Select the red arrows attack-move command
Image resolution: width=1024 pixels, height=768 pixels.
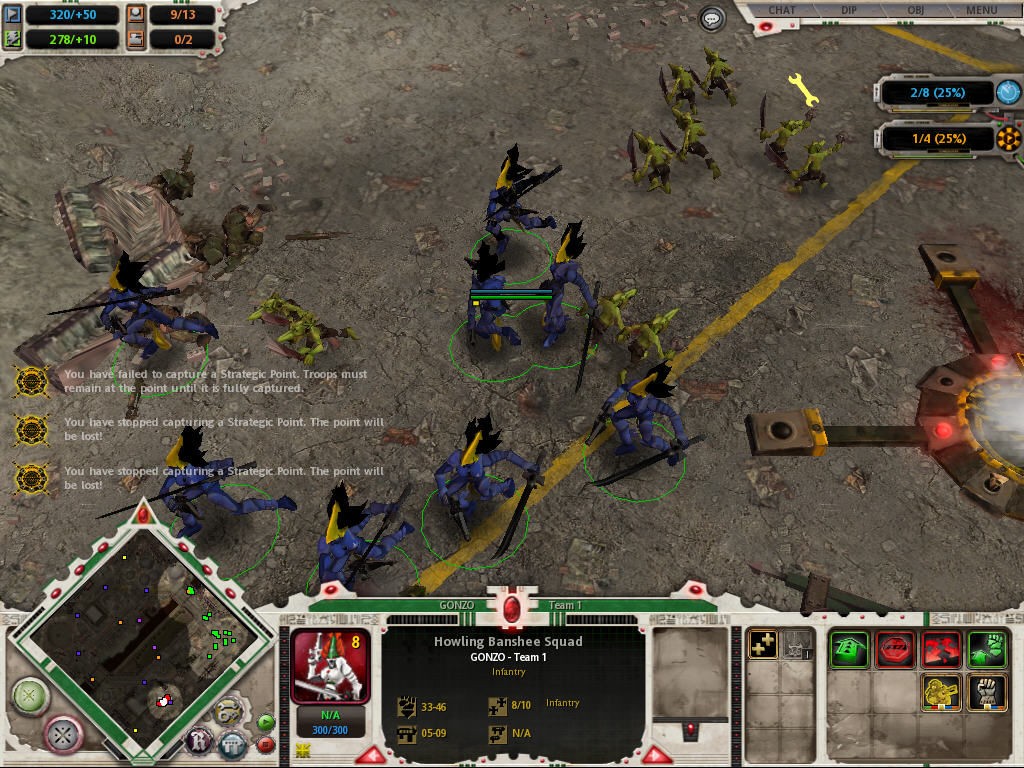(x=941, y=649)
